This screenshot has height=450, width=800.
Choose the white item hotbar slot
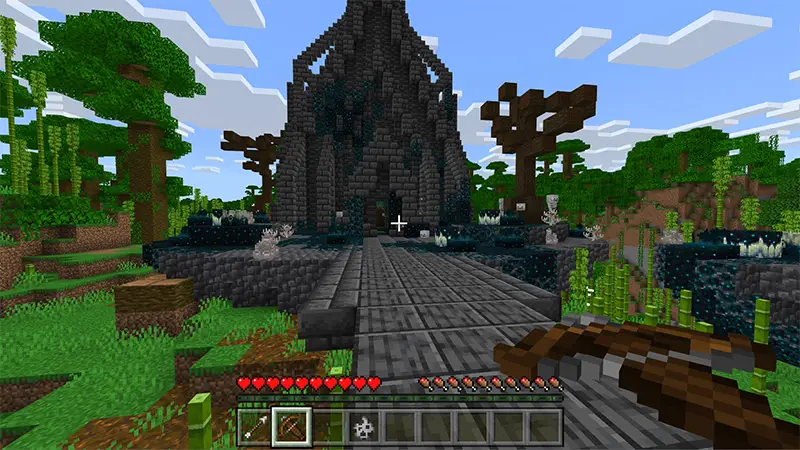click(364, 427)
